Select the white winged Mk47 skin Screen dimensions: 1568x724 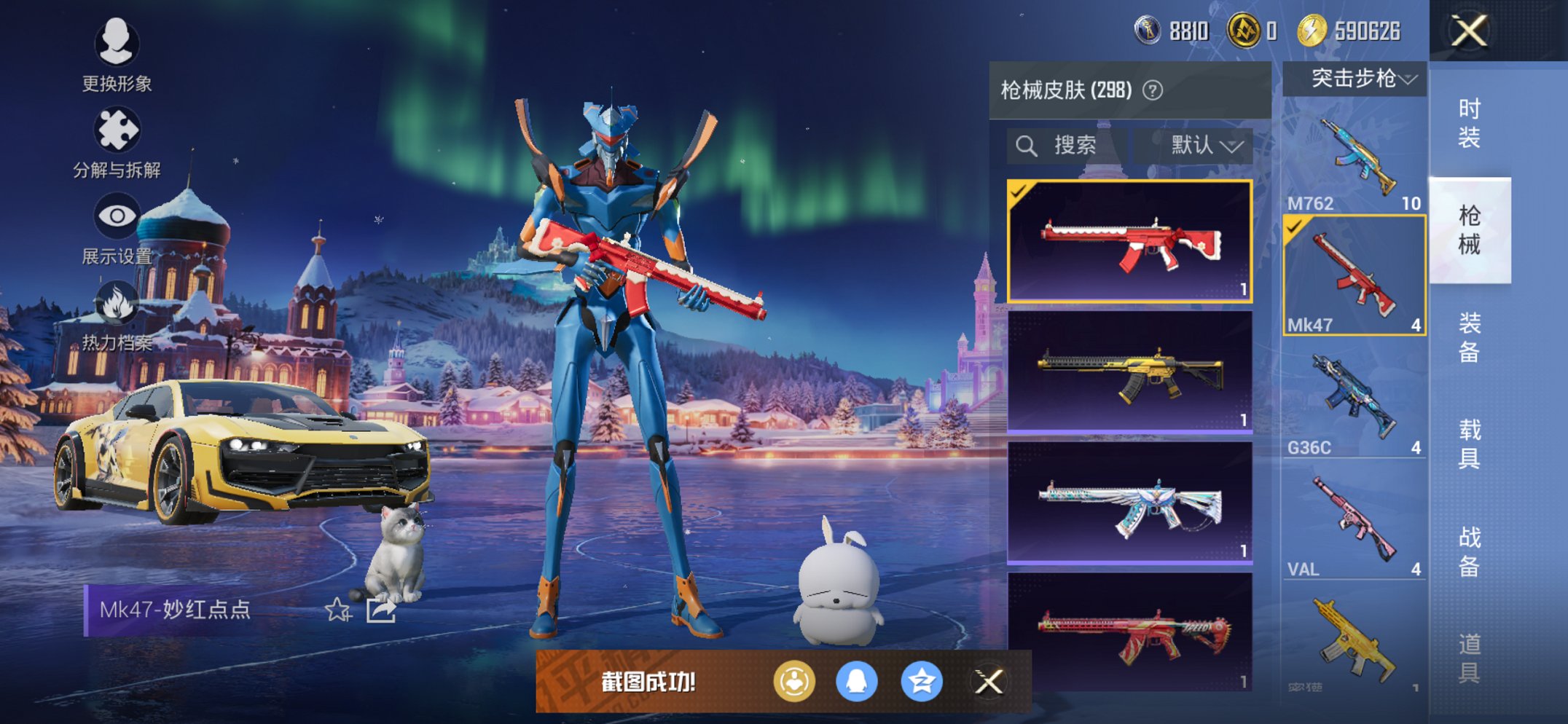coord(1129,503)
